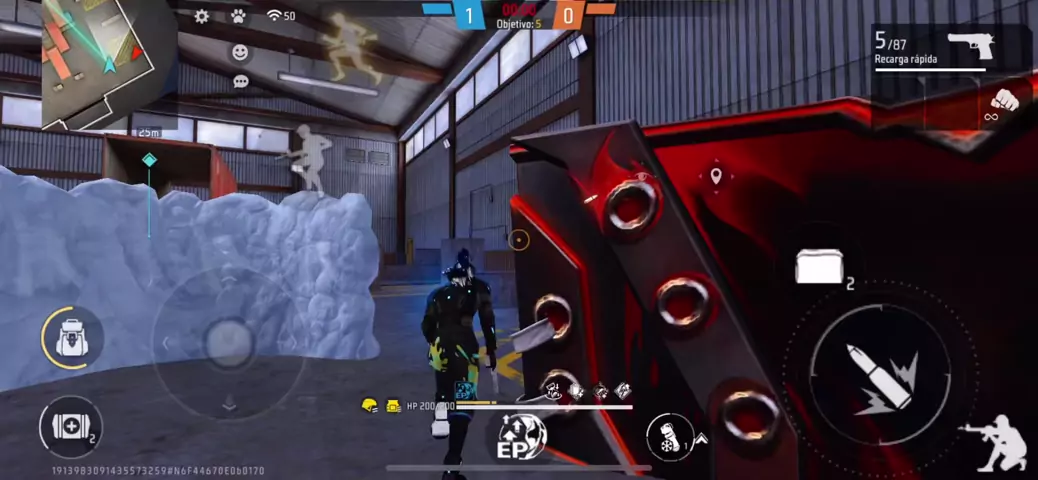Open the quick chat speech bubble
This screenshot has height=480, width=1038.
[x=240, y=81]
